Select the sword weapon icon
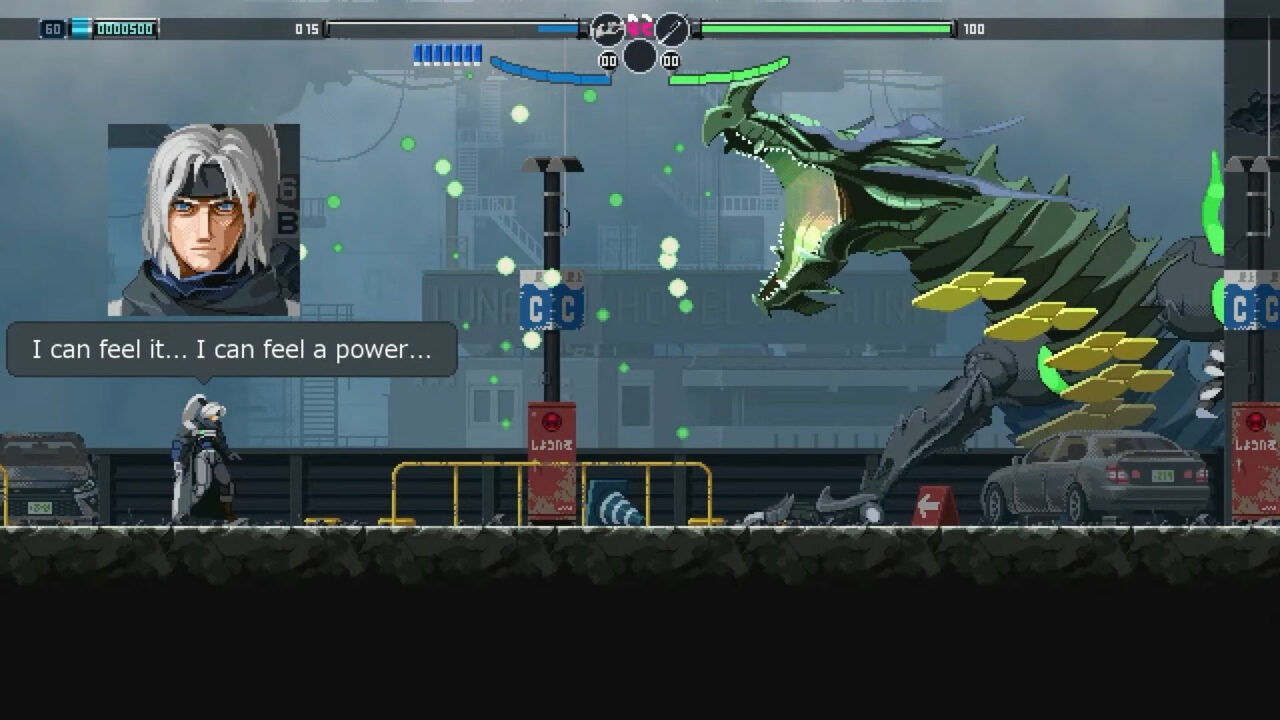This screenshot has width=1280, height=720. (x=672, y=29)
